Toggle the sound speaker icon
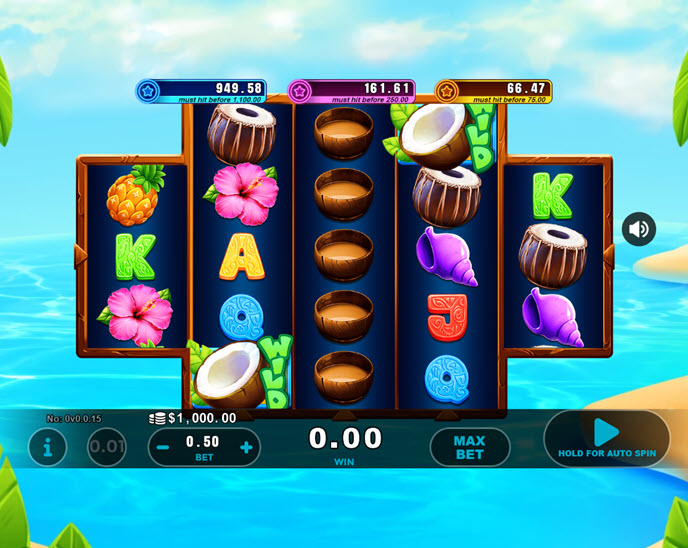The height and width of the screenshot is (548, 688). click(639, 229)
